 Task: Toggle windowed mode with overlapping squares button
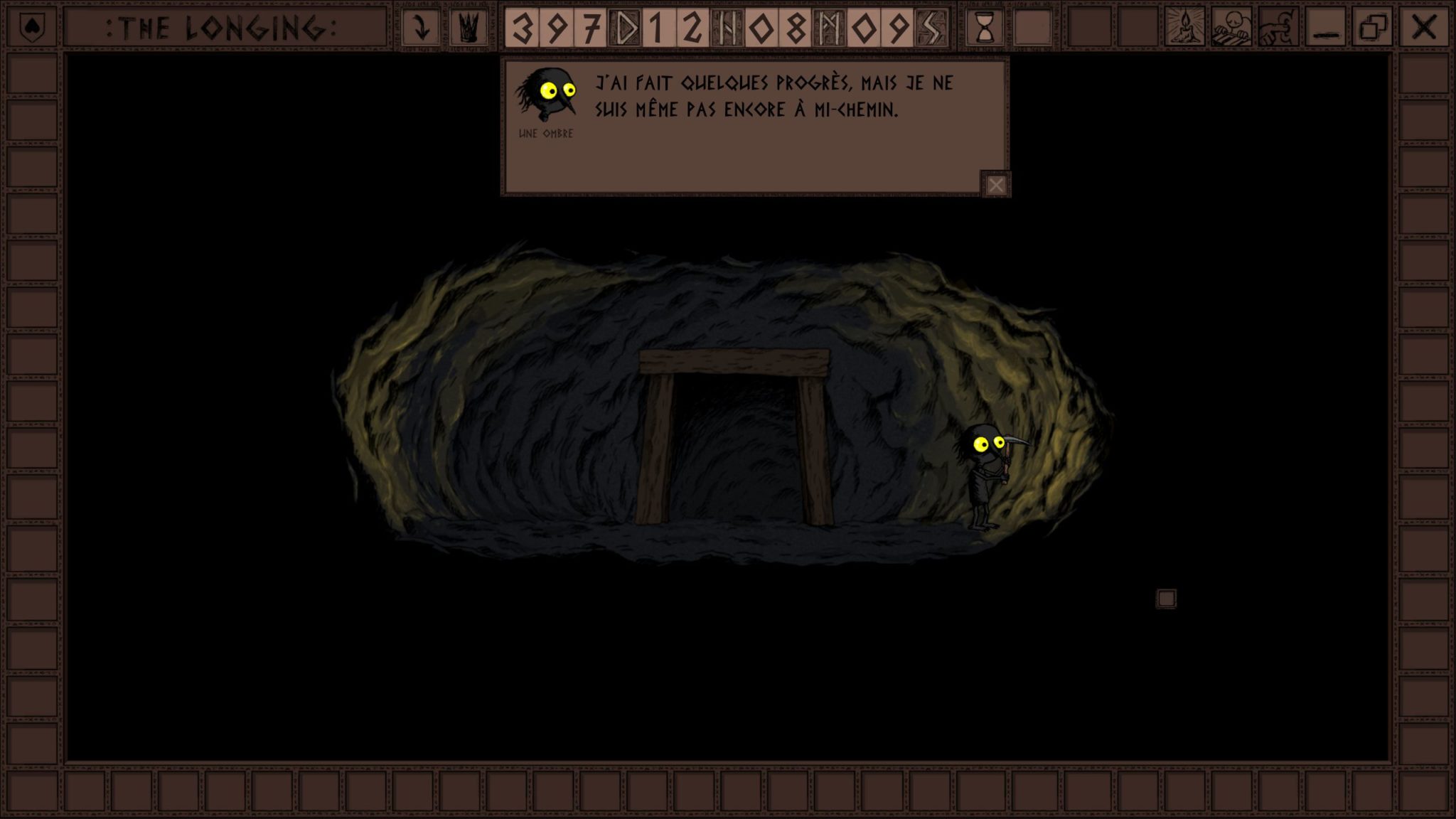click(1373, 28)
